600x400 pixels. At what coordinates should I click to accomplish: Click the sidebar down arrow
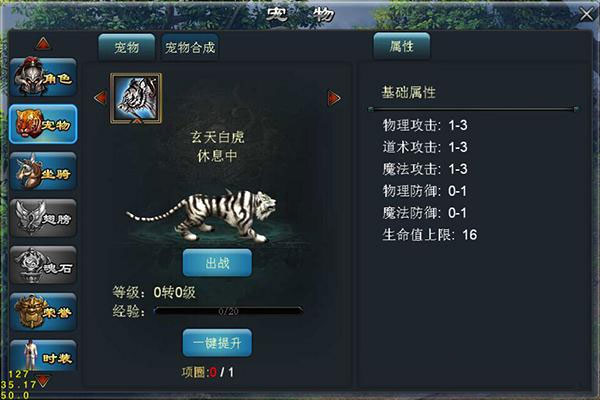[43, 382]
